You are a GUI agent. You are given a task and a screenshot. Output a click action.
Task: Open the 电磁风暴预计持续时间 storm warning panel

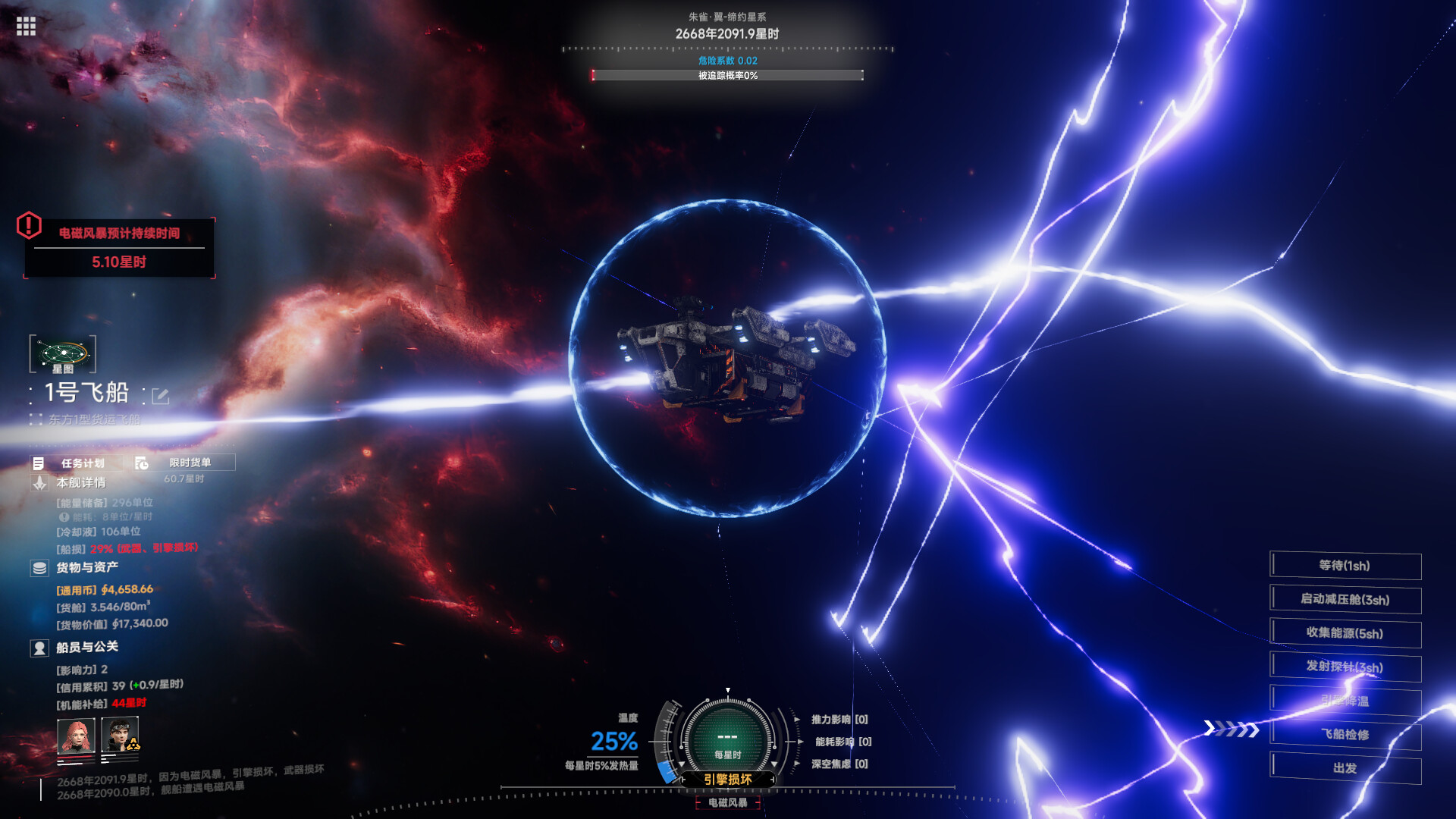pyautogui.click(x=119, y=248)
